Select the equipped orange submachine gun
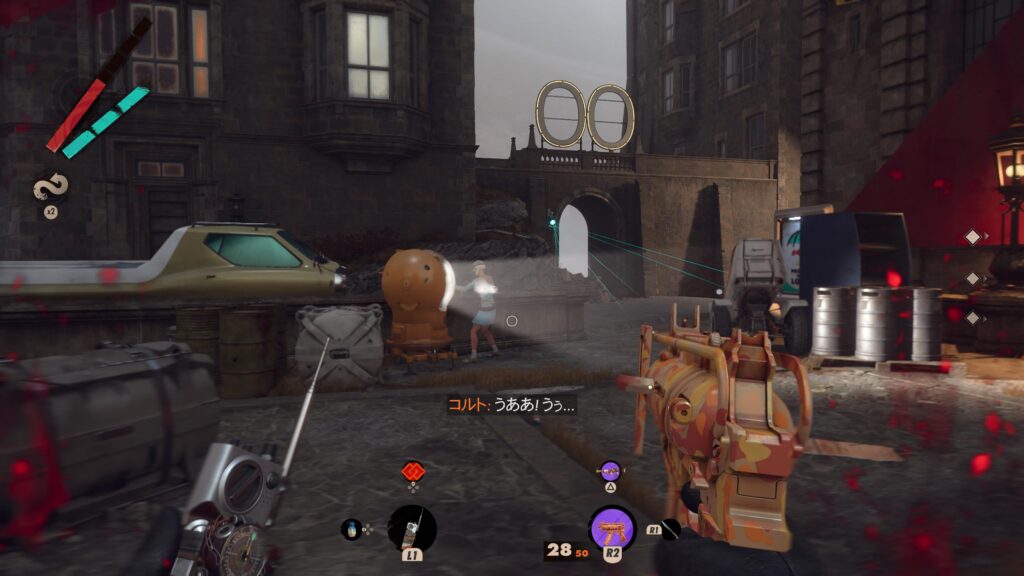Viewport: 1024px width, 576px height. tap(612, 529)
